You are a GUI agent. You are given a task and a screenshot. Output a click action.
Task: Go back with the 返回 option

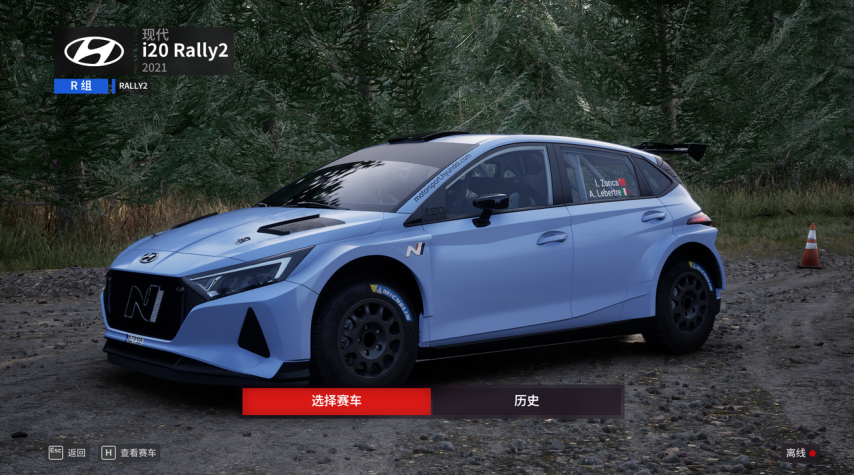point(68,453)
